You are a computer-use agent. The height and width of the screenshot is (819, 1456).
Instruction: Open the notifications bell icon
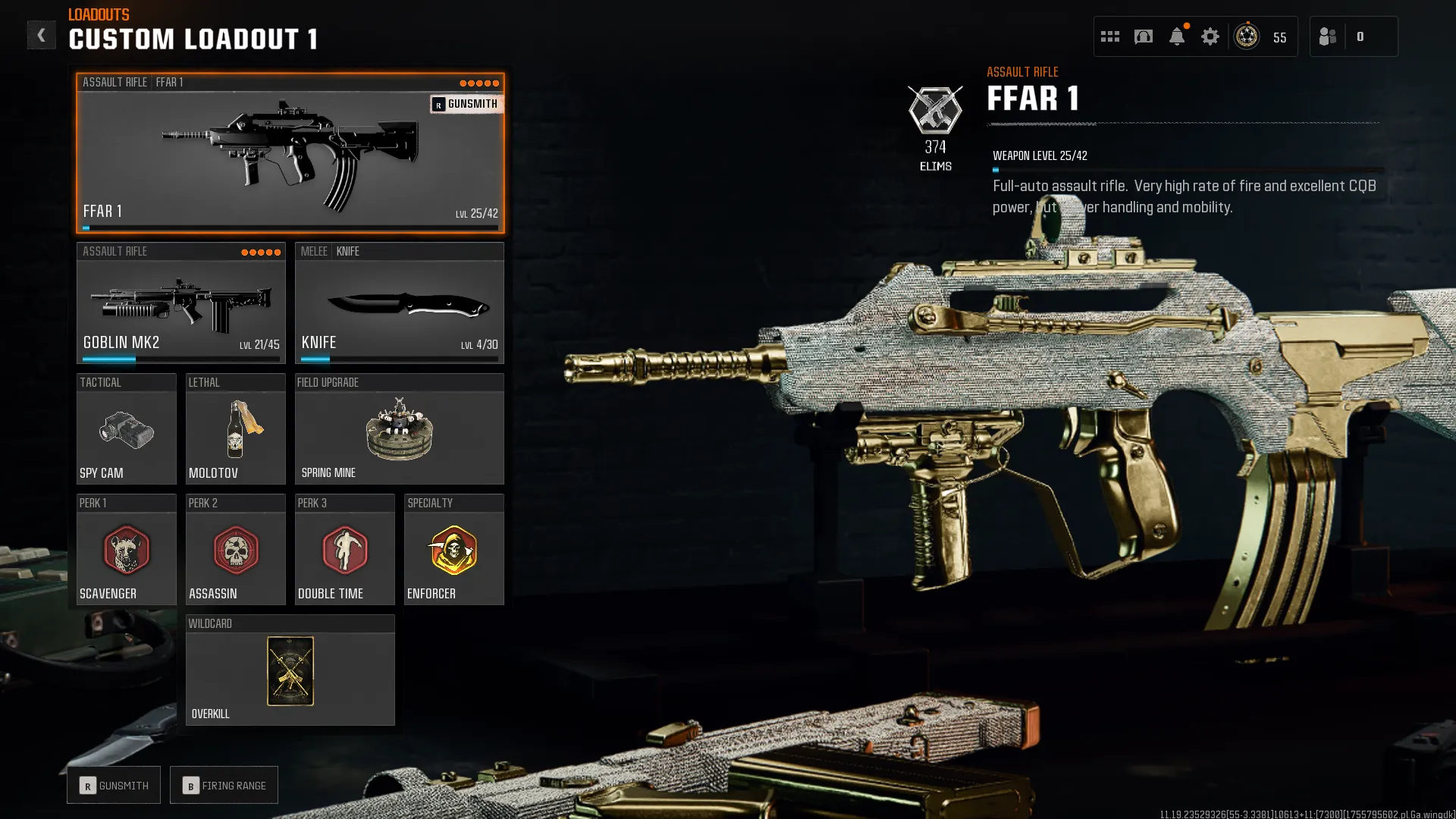(x=1178, y=36)
